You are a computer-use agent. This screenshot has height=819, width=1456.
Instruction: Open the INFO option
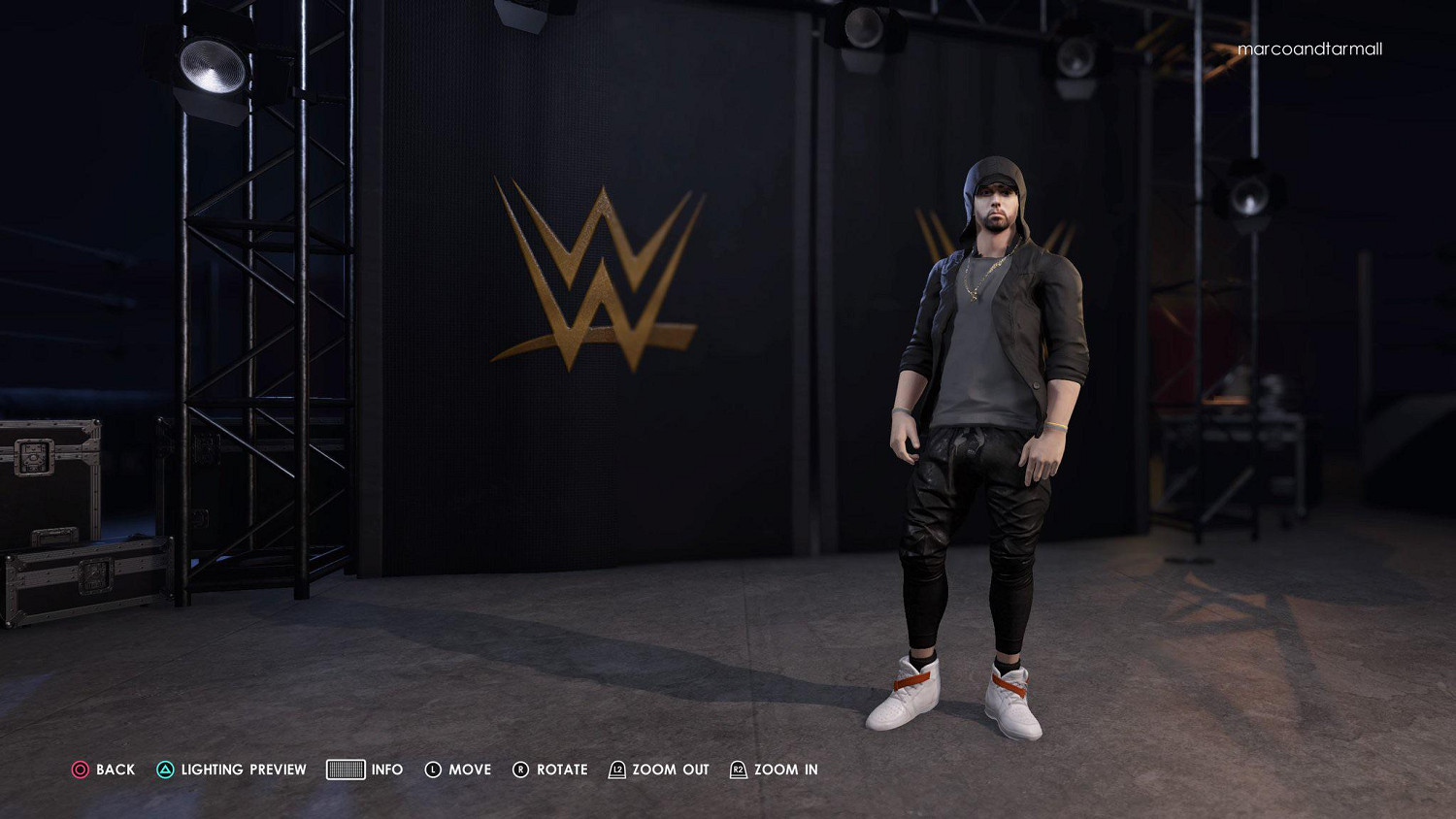pyautogui.click(x=387, y=770)
